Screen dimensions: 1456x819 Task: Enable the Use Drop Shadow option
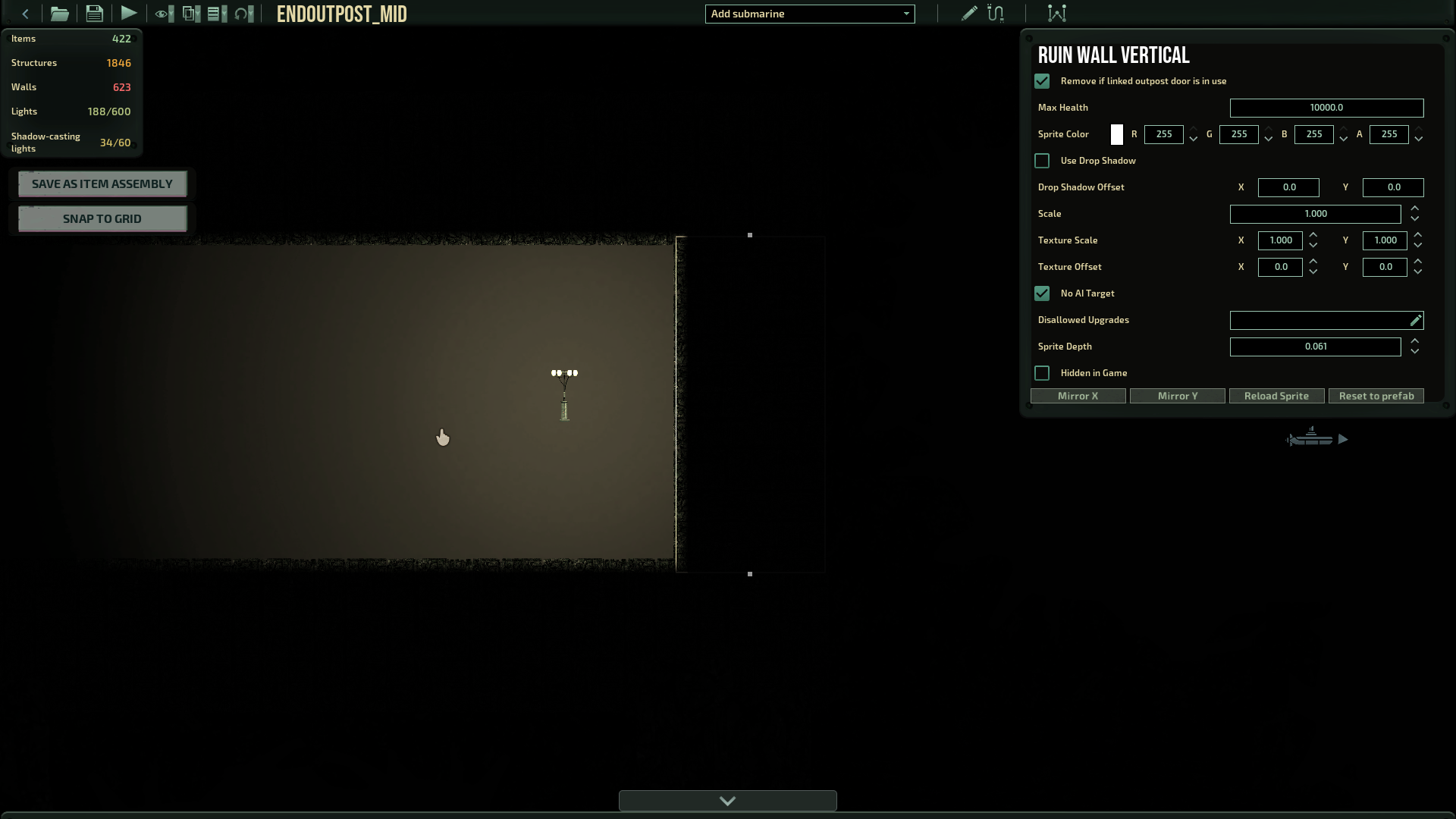pyautogui.click(x=1042, y=160)
